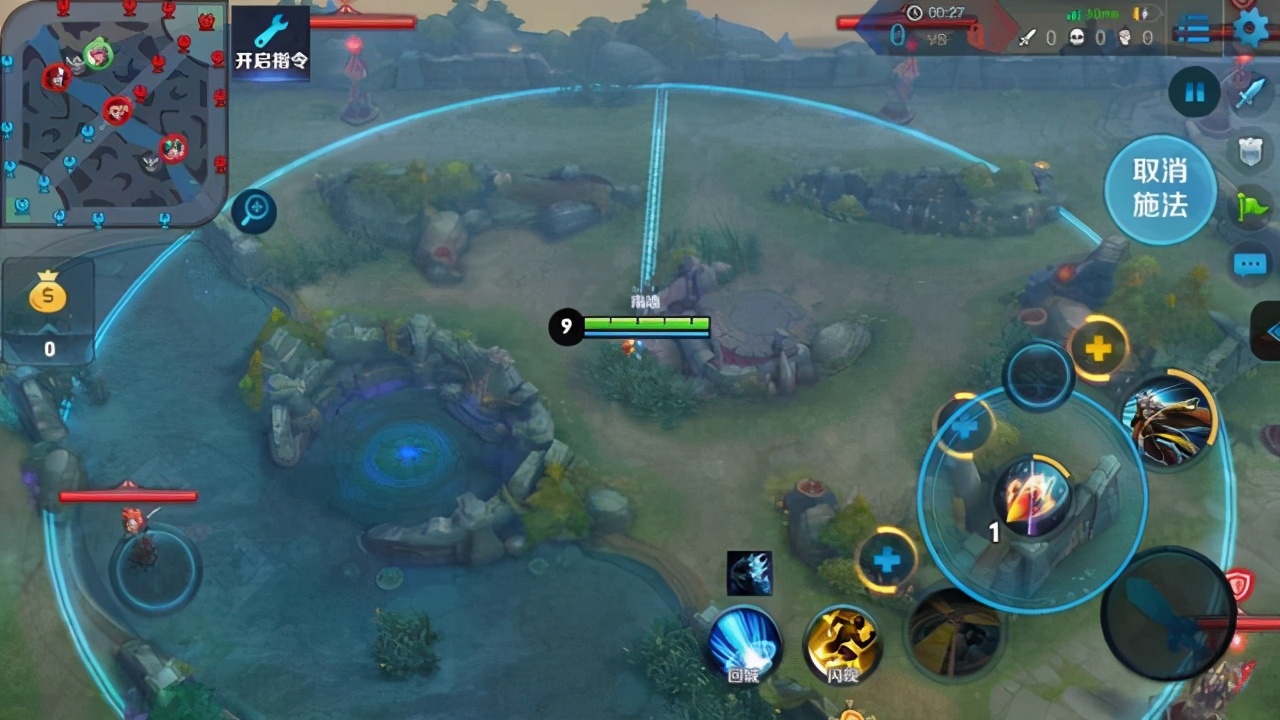This screenshot has height=720, width=1280.
Task: Activate the 闪现 flash spell
Action: point(843,642)
